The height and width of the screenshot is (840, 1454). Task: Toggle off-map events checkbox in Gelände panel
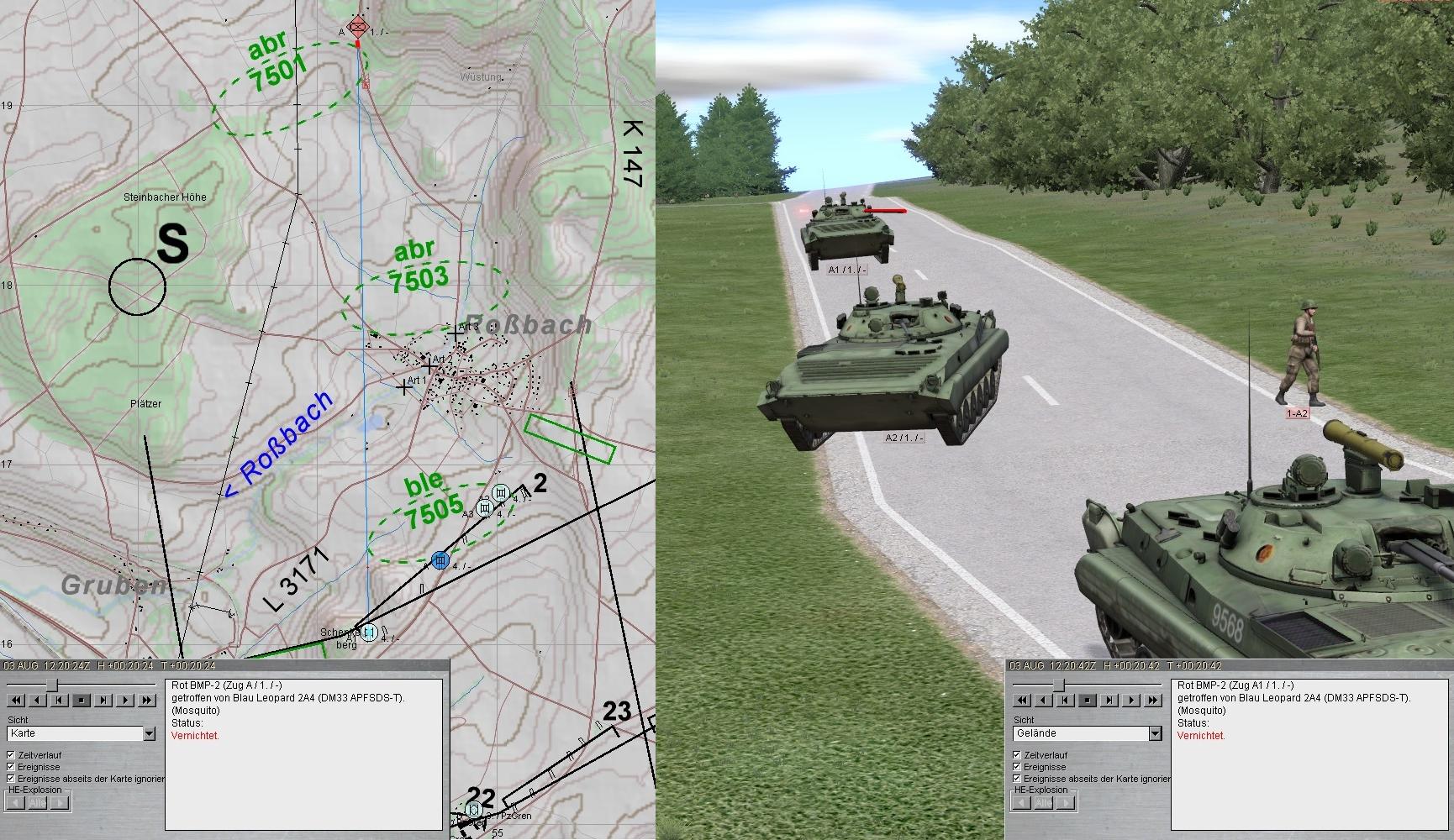click(x=1017, y=779)
